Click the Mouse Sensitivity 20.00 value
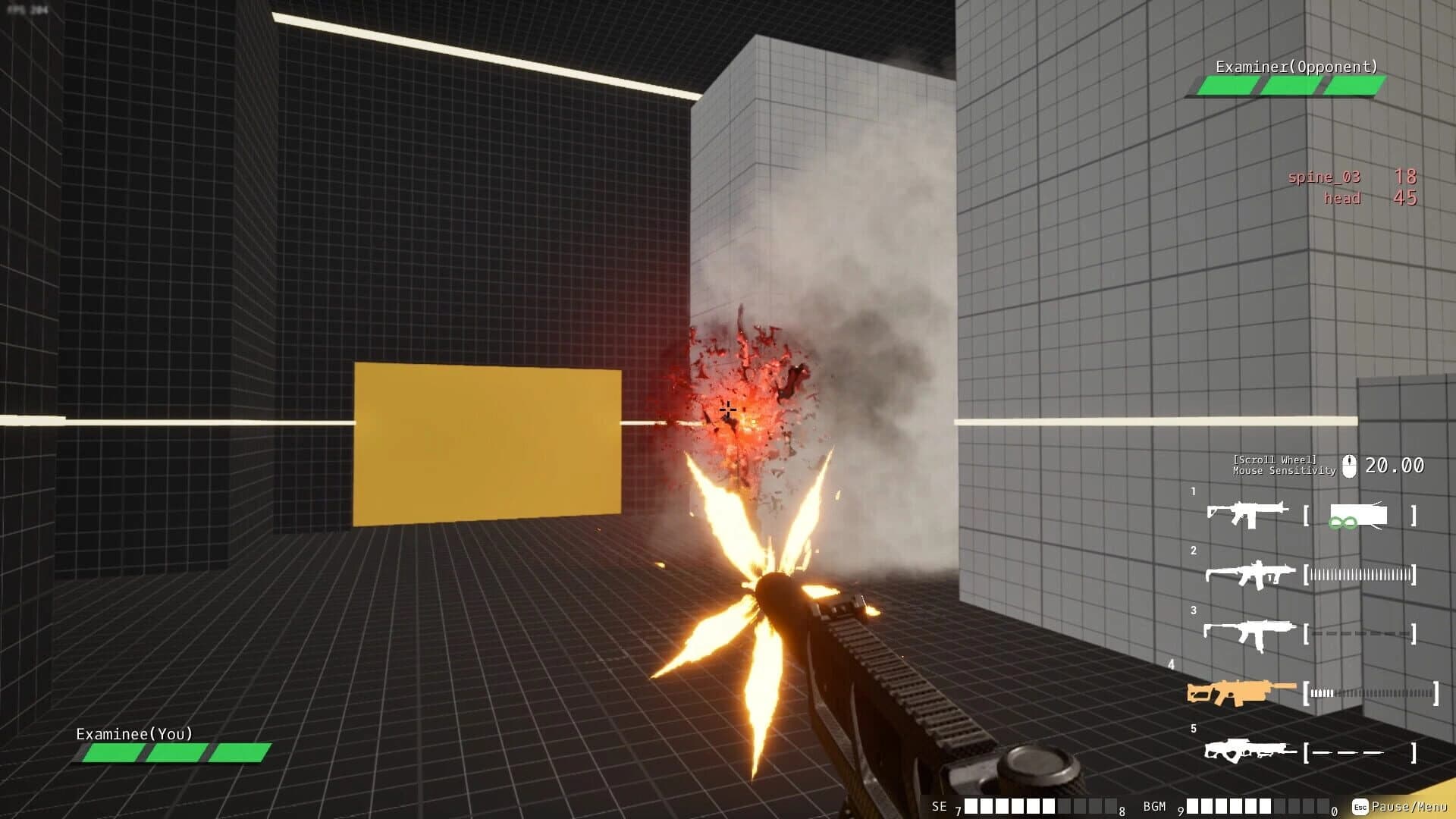 (x=1395, y=466)
